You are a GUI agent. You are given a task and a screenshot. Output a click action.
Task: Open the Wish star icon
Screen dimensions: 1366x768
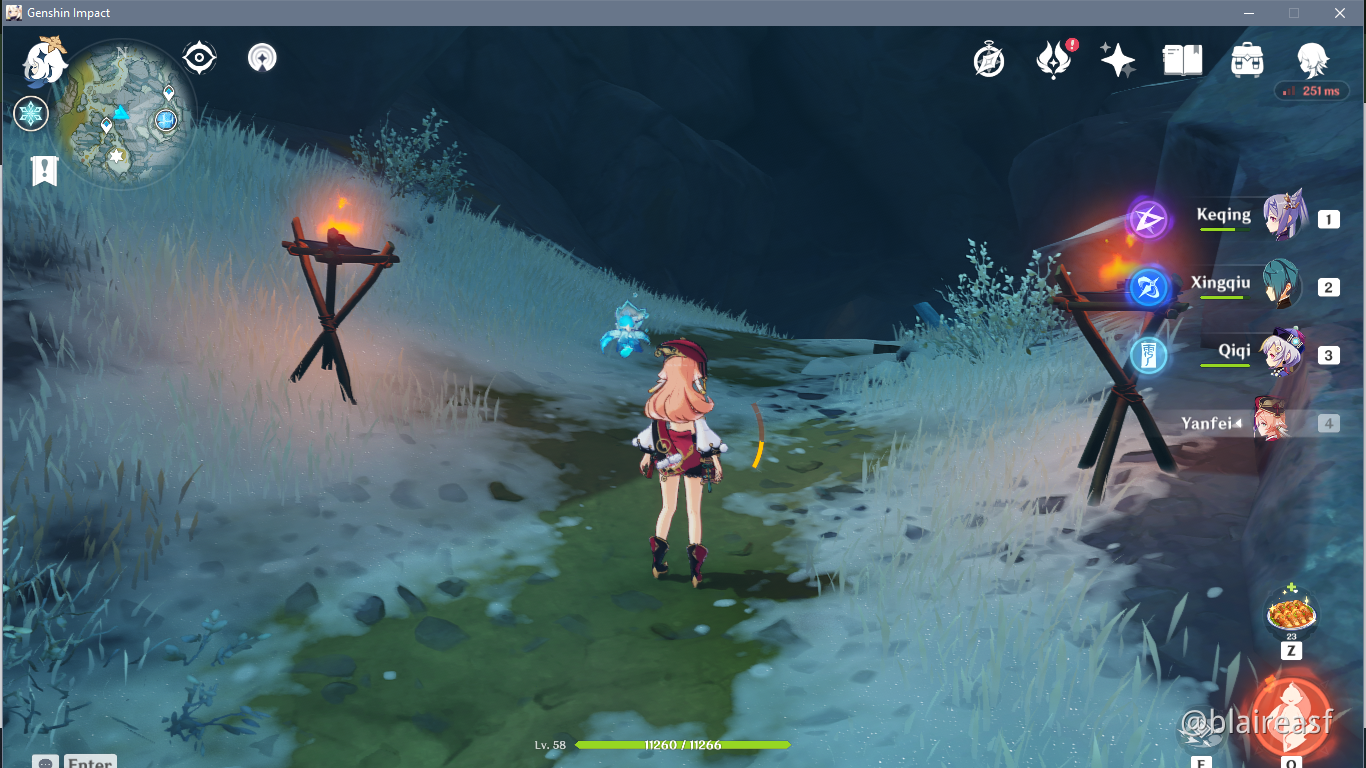(1117, 60)
